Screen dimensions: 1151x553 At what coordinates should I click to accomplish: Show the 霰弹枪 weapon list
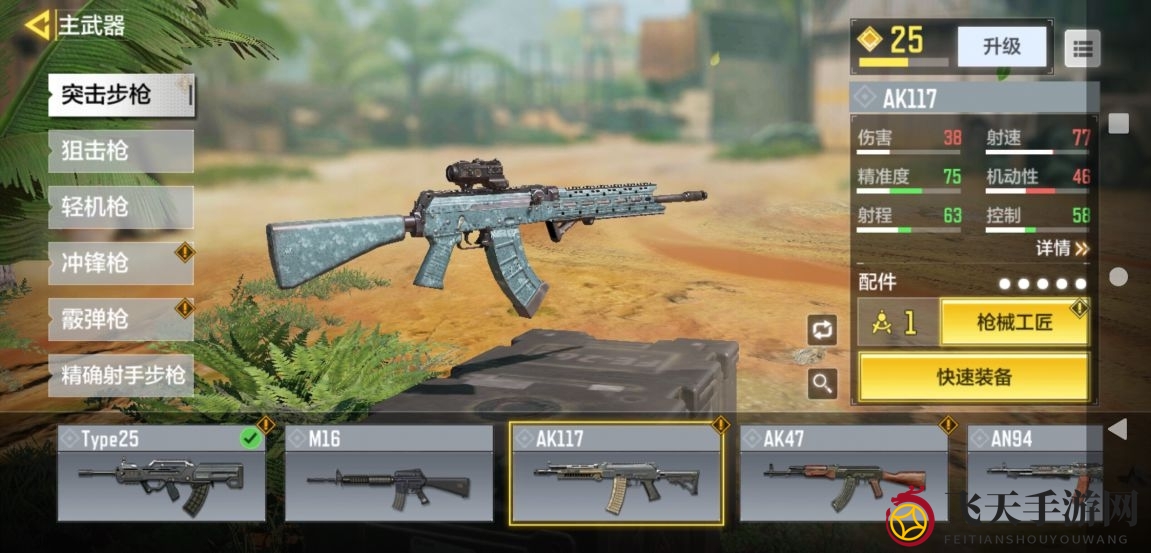[120, 320]
